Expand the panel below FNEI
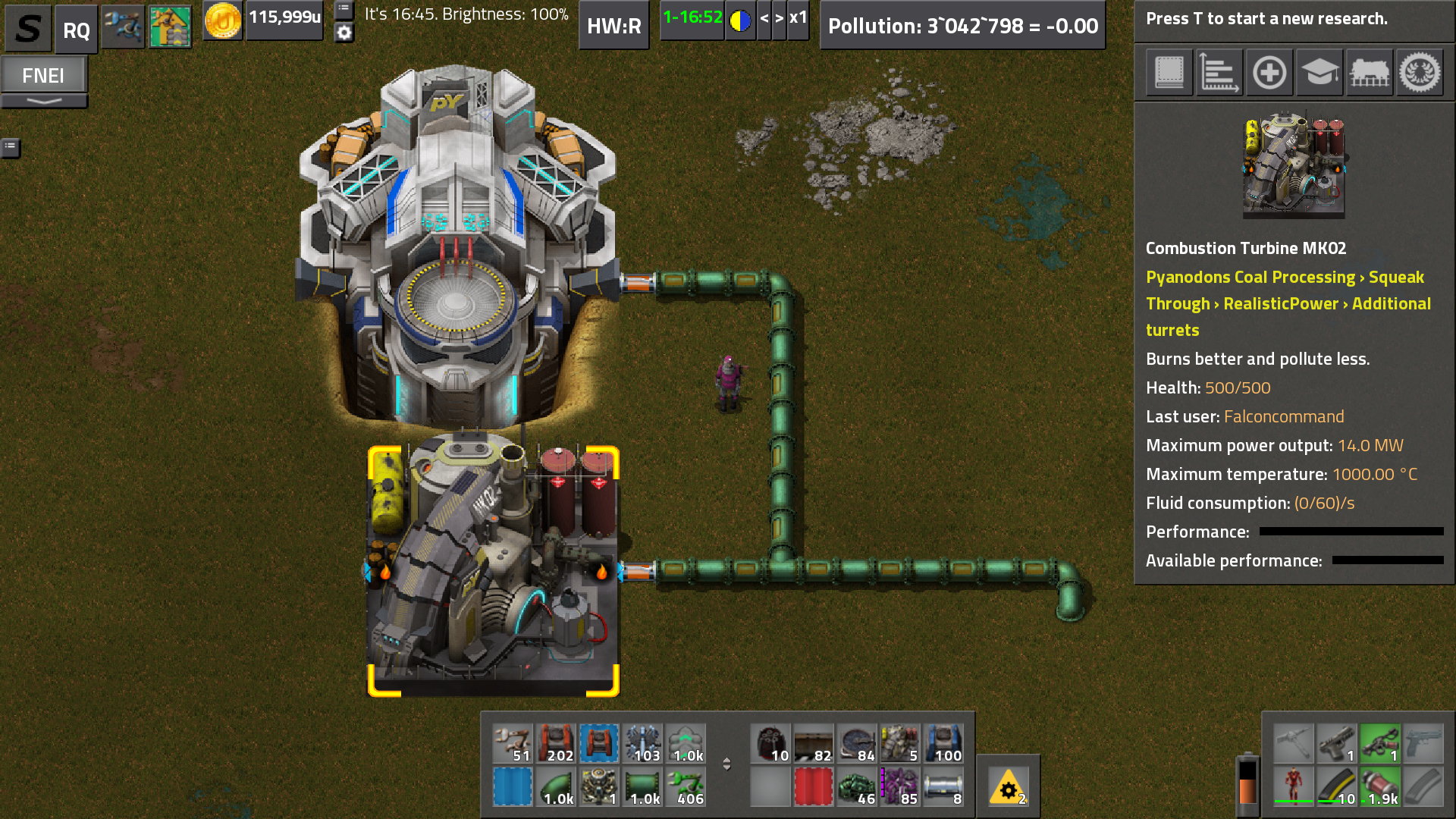The height and width of the screenshot is (819, 1456). point(44,101)
